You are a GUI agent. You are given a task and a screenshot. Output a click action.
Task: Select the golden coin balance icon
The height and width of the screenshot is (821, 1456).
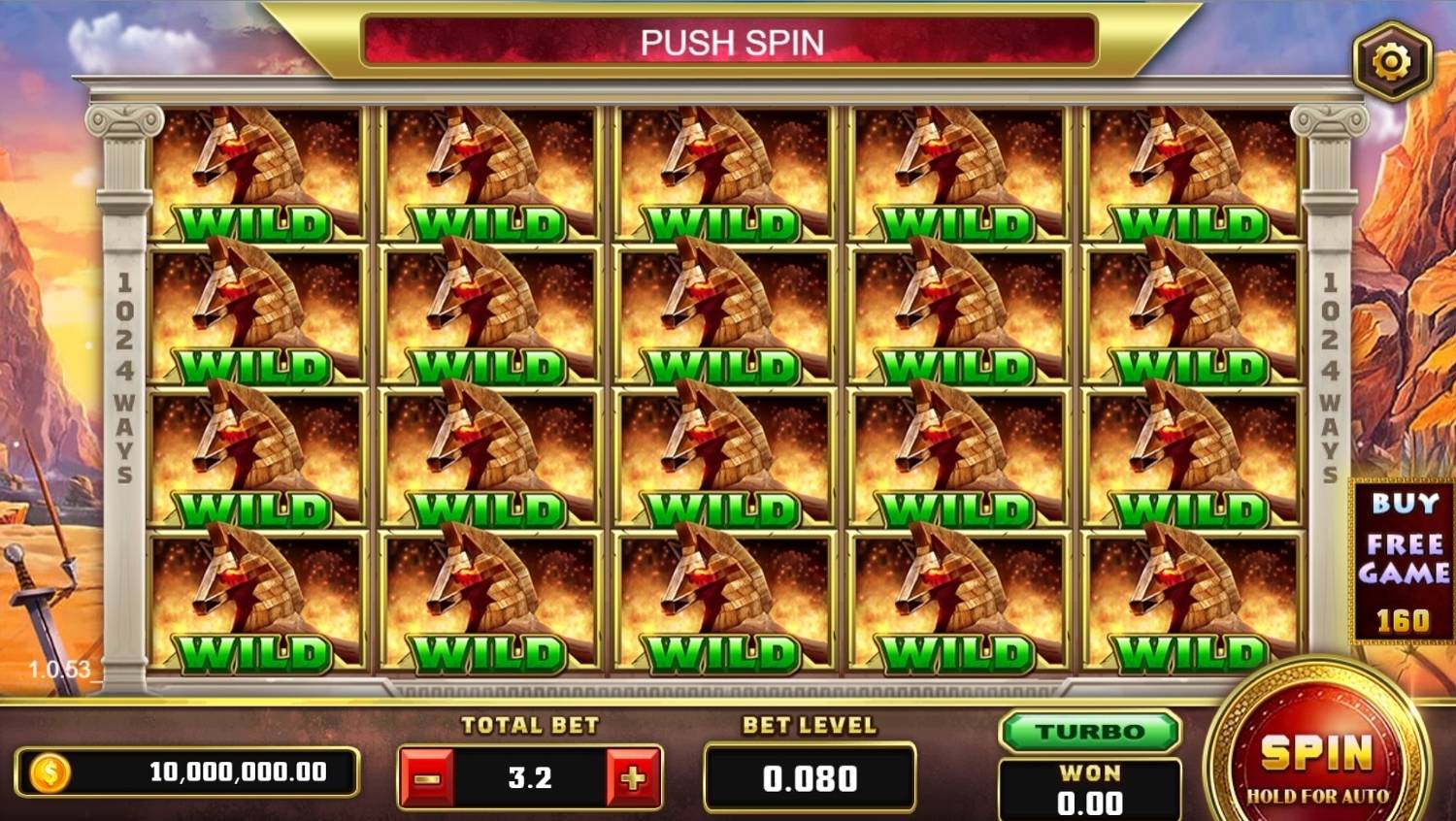tap(50, 773)
